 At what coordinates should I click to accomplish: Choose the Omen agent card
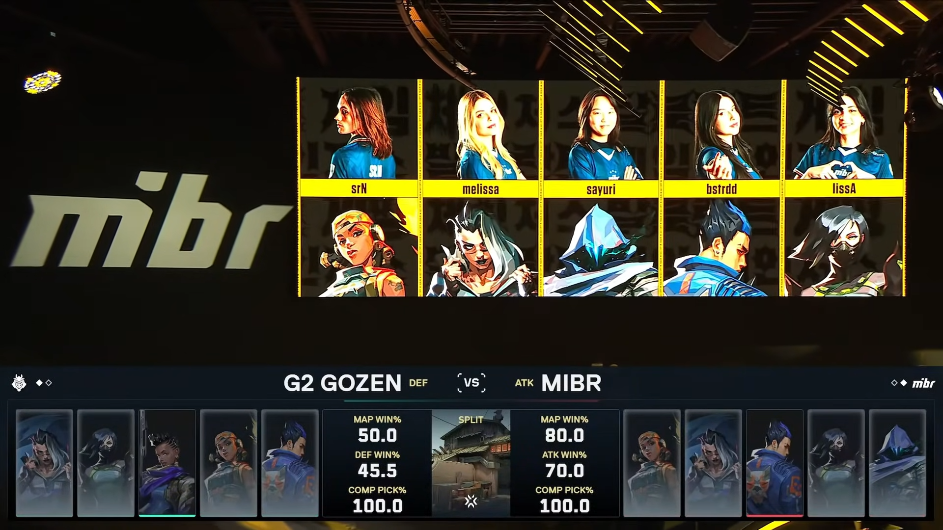[x=898, y=462]
